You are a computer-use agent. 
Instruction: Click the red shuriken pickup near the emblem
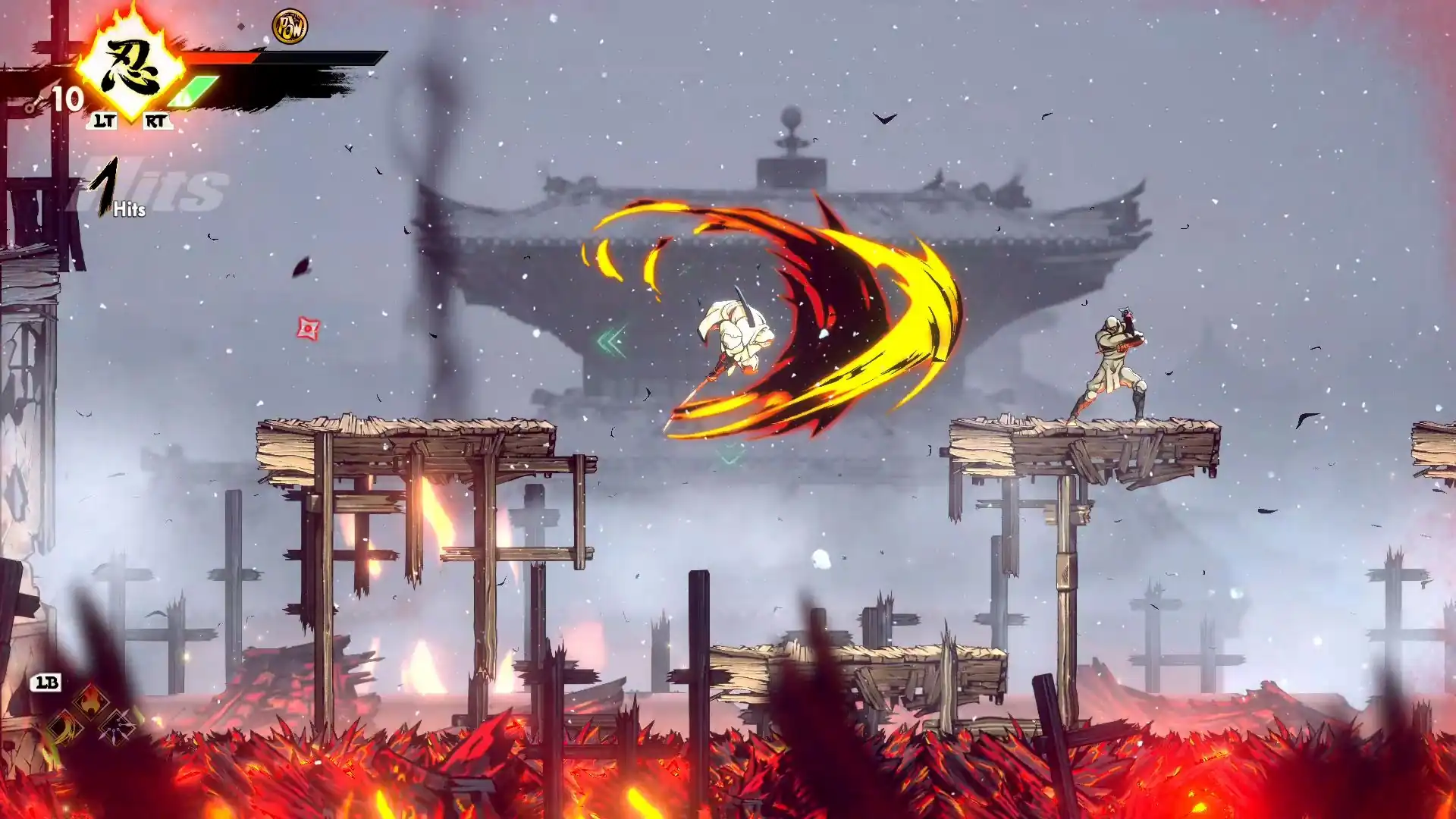[306, 329]
